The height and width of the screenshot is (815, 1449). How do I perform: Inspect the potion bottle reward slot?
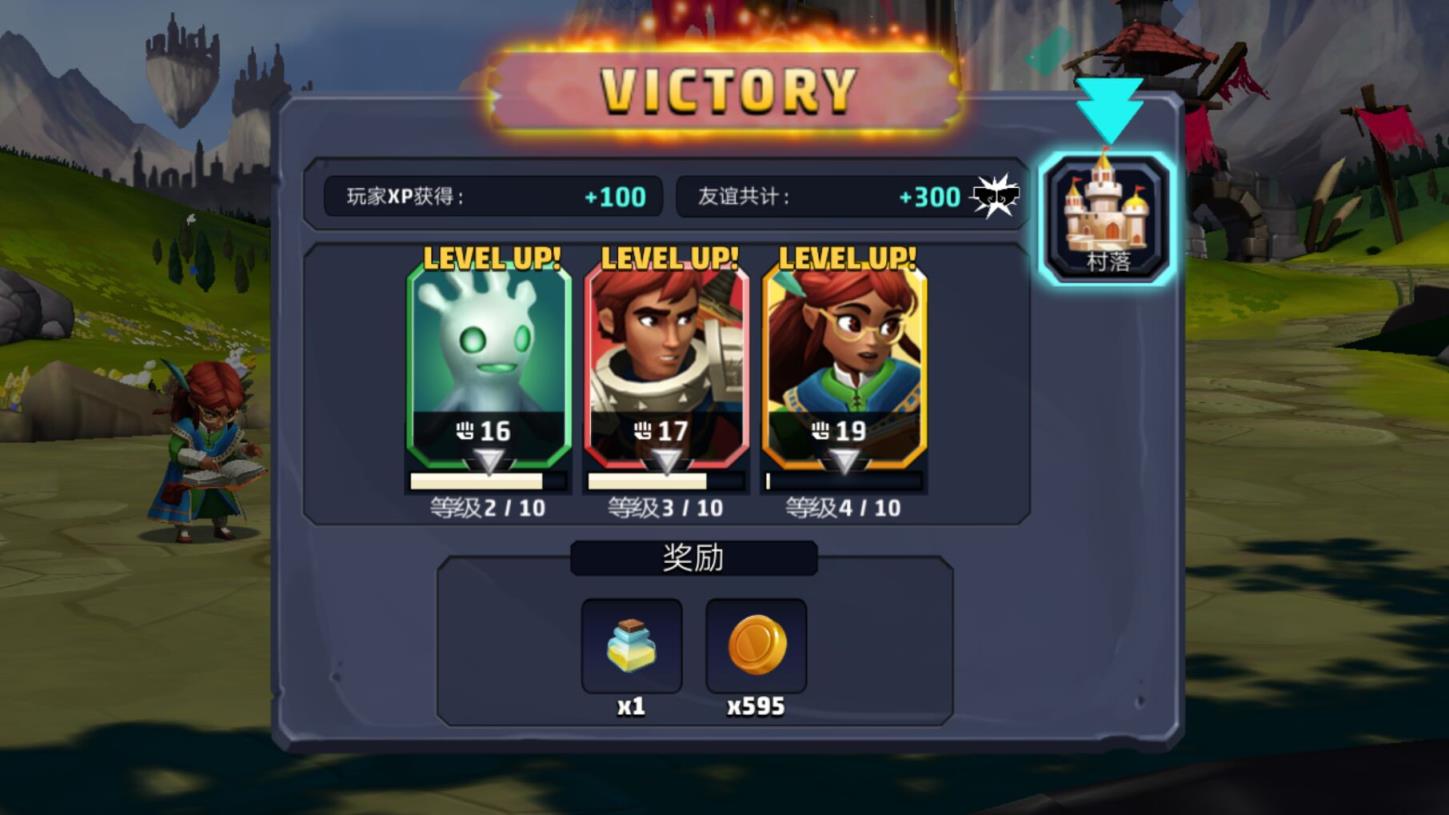pyautogui.click(x=631, y=646)
